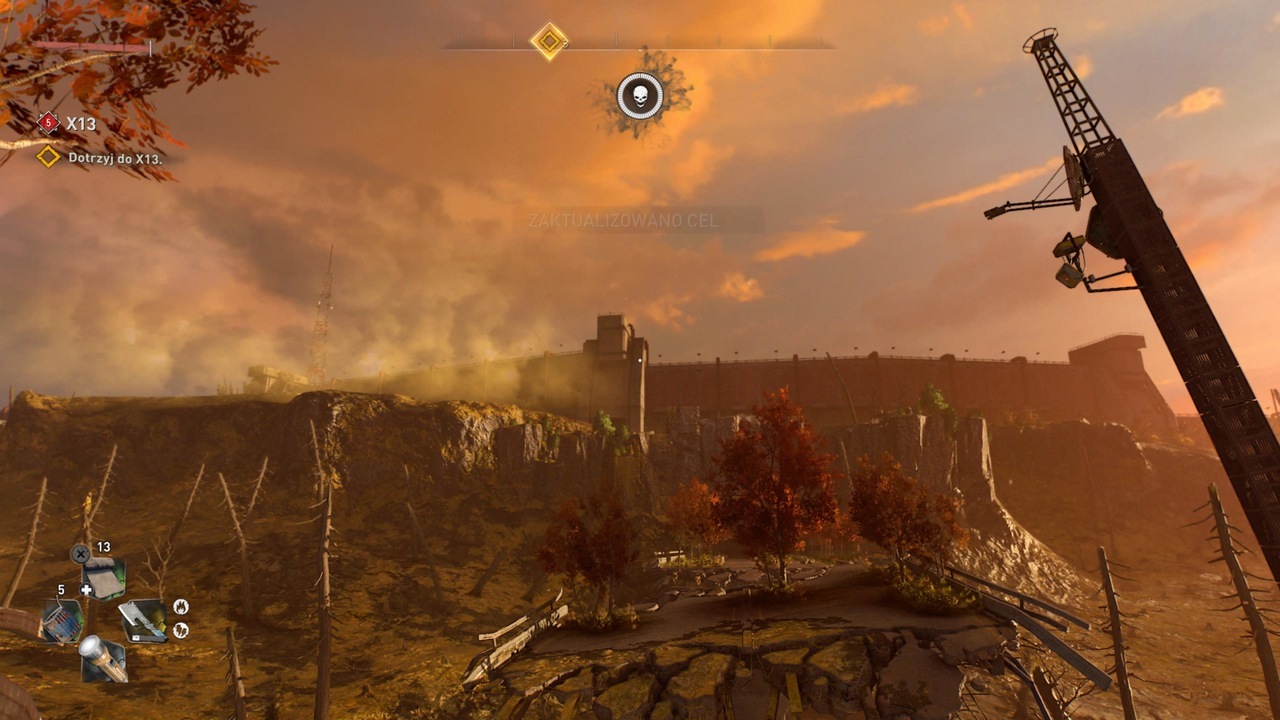Screen dimensions: 1280x720
Task: Click the objective text Dotrzyj do X13
Action: (117, 158)
